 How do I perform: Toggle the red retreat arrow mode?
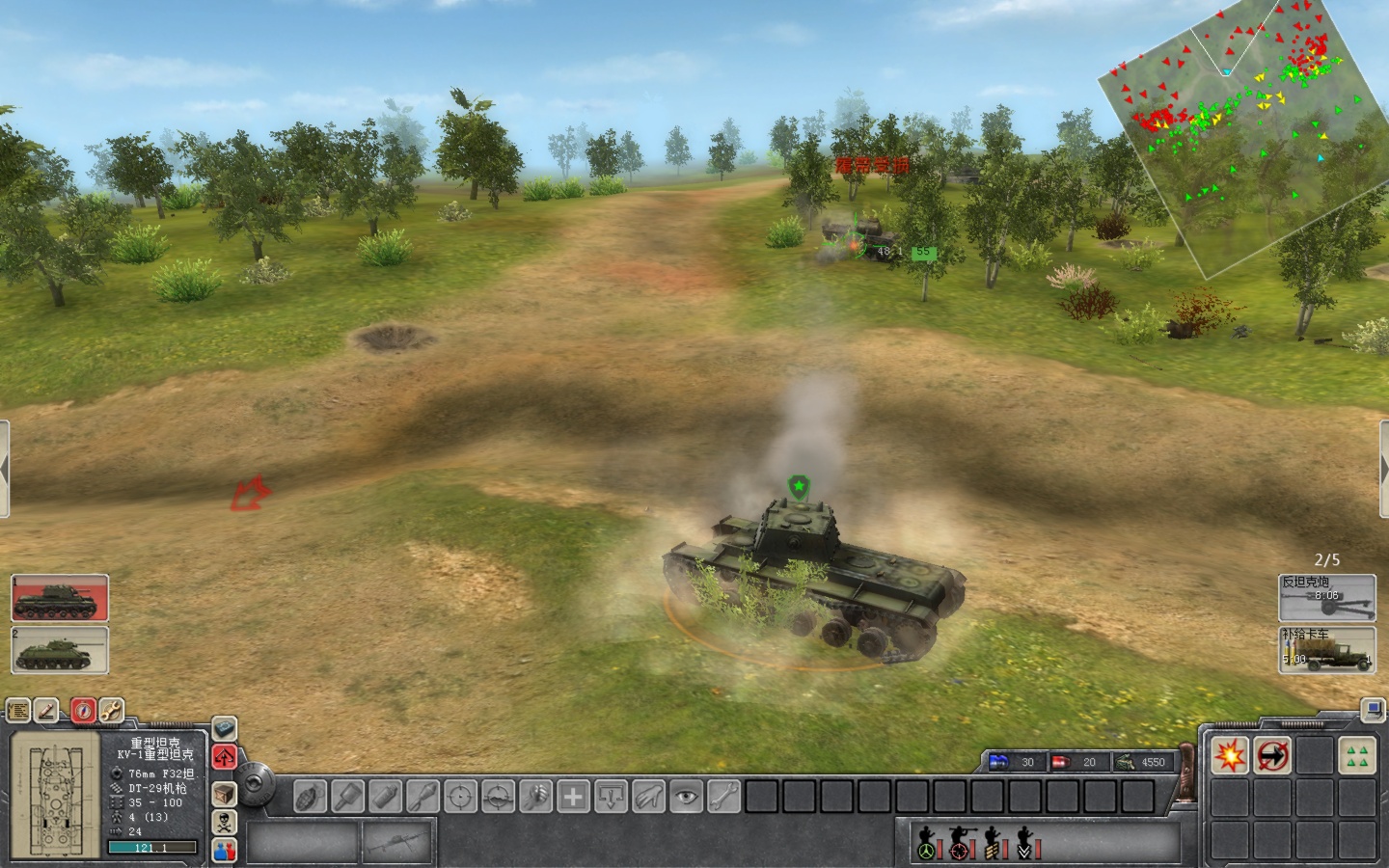click(x=224, y=757)
